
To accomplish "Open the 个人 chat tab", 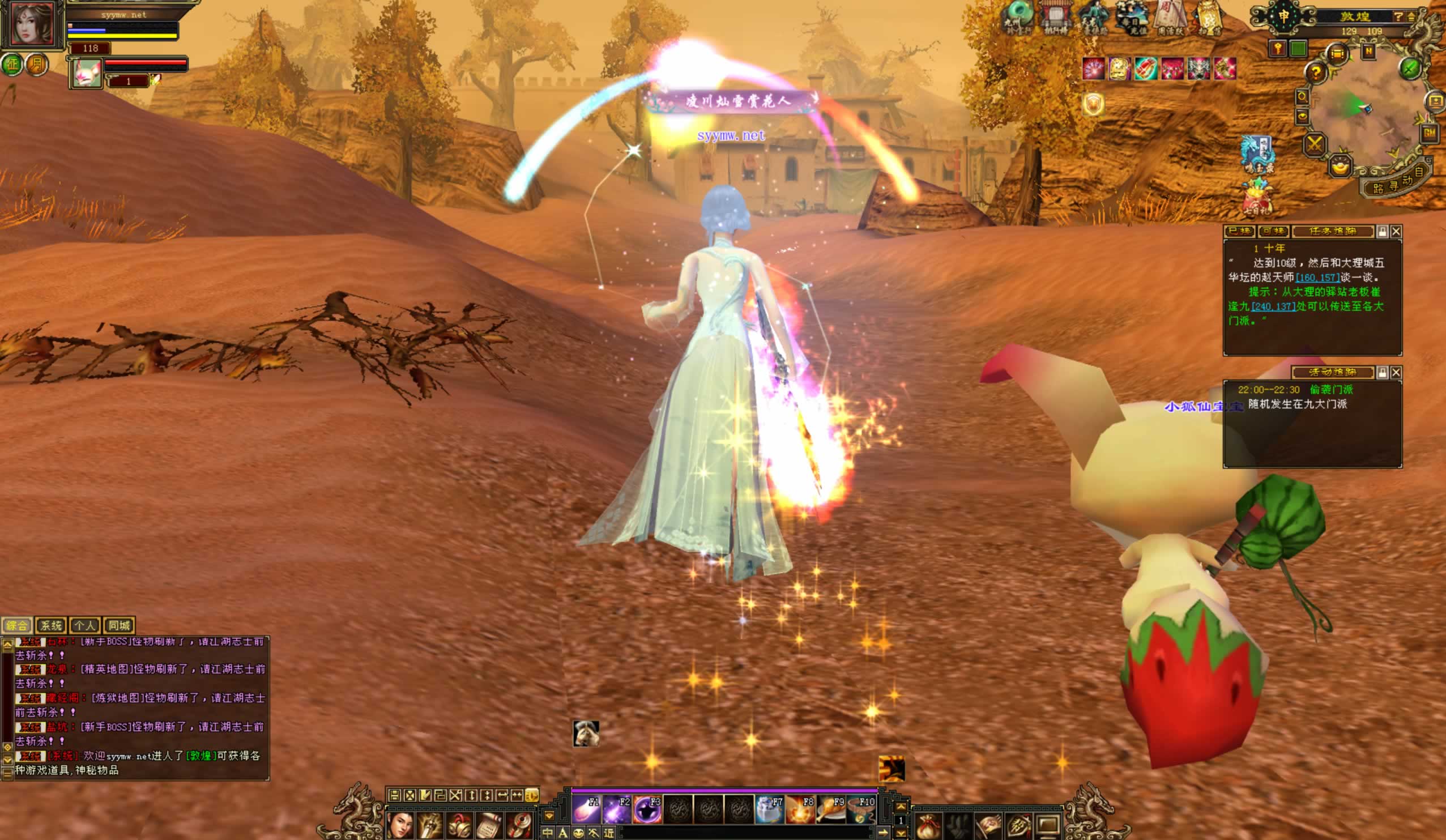I will (x=84, y=625).
